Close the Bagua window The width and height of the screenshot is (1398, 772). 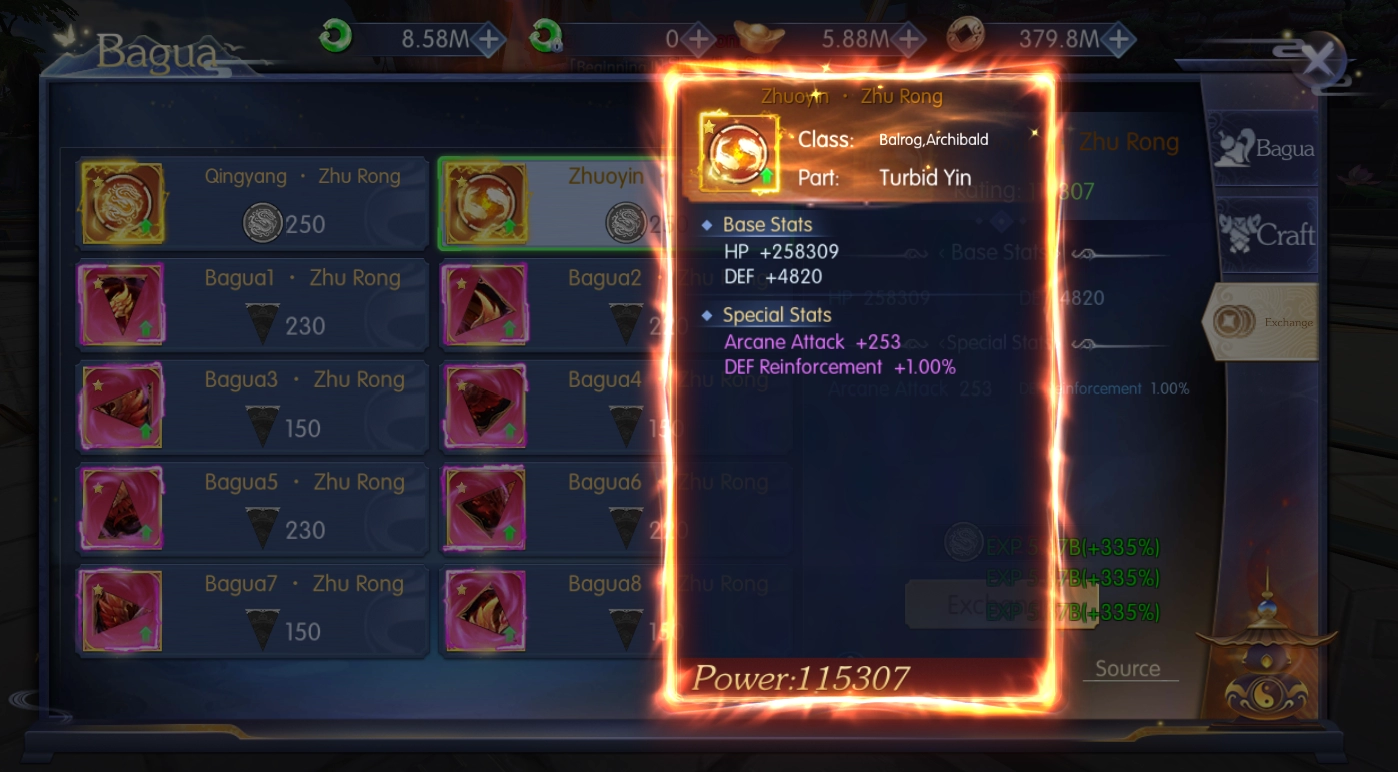tap(1317, 61)
